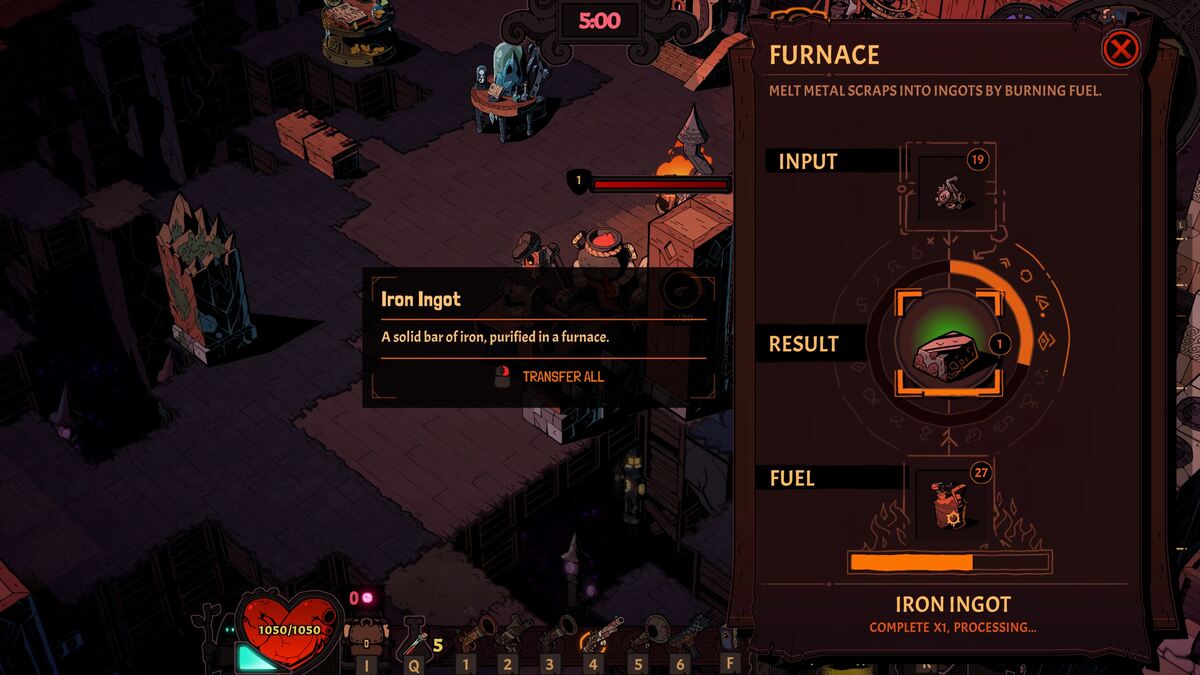Image resolution: width=1200 pixels, height=675 pixels.
Task: Choose the highlighted rifle in slot 4
Action: coord(600,633)
